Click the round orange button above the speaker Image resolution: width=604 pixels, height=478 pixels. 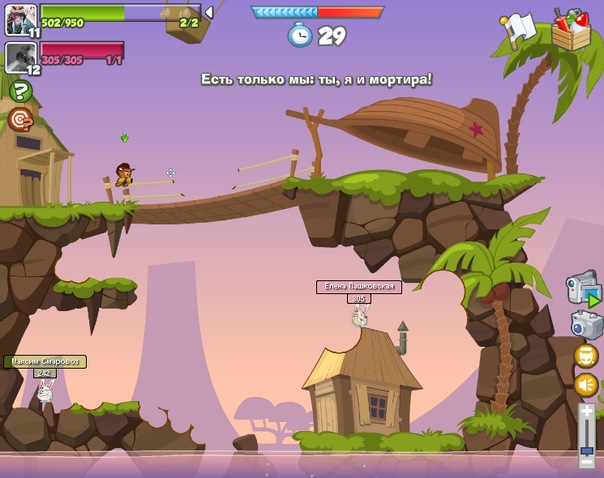(x=586, y=356)
